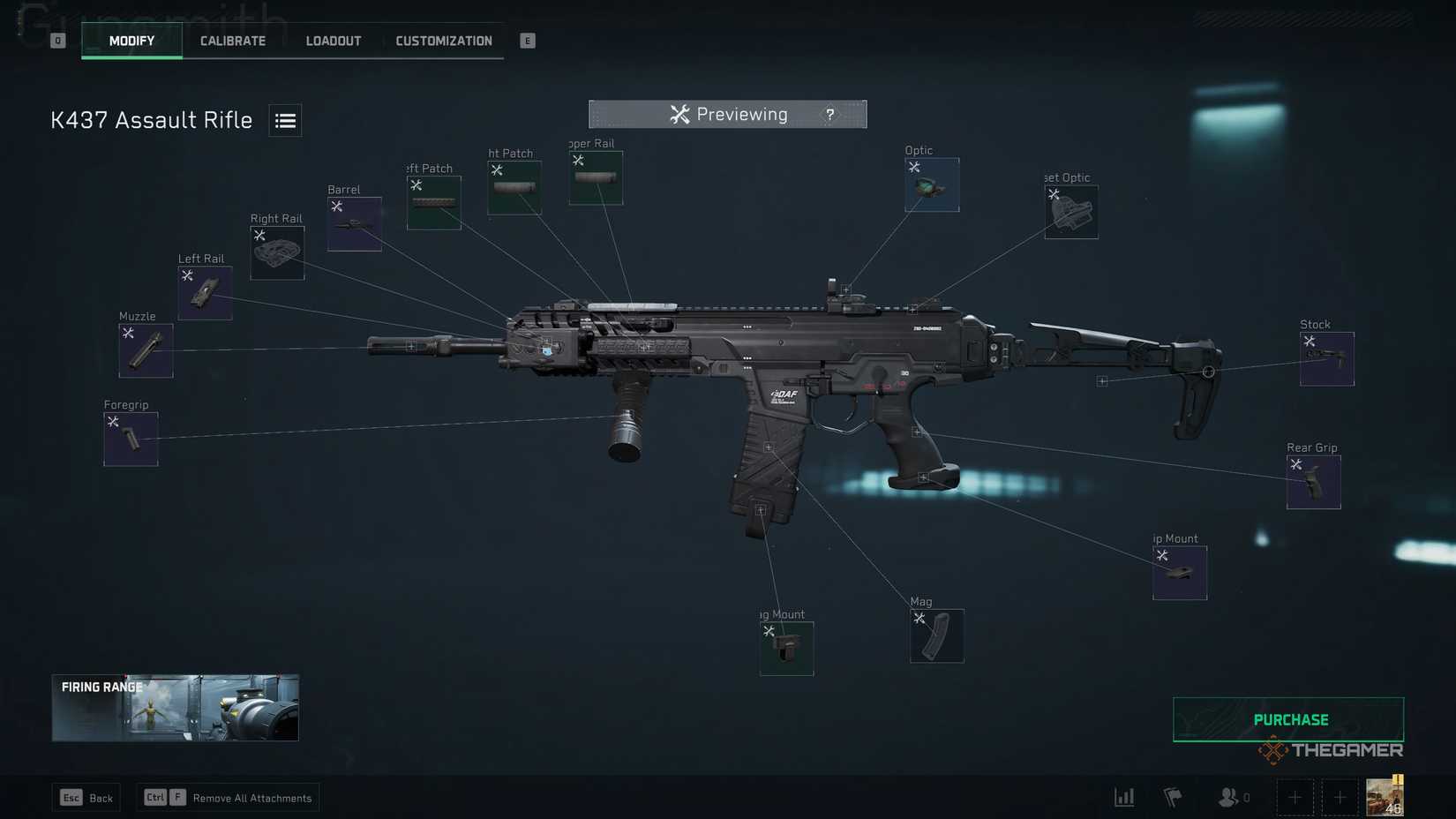Image resolution: width=1456 pixels, height=819 pixels.
Task: Select the Foregrip attachment icon
Action: click(x=131, y=438)
